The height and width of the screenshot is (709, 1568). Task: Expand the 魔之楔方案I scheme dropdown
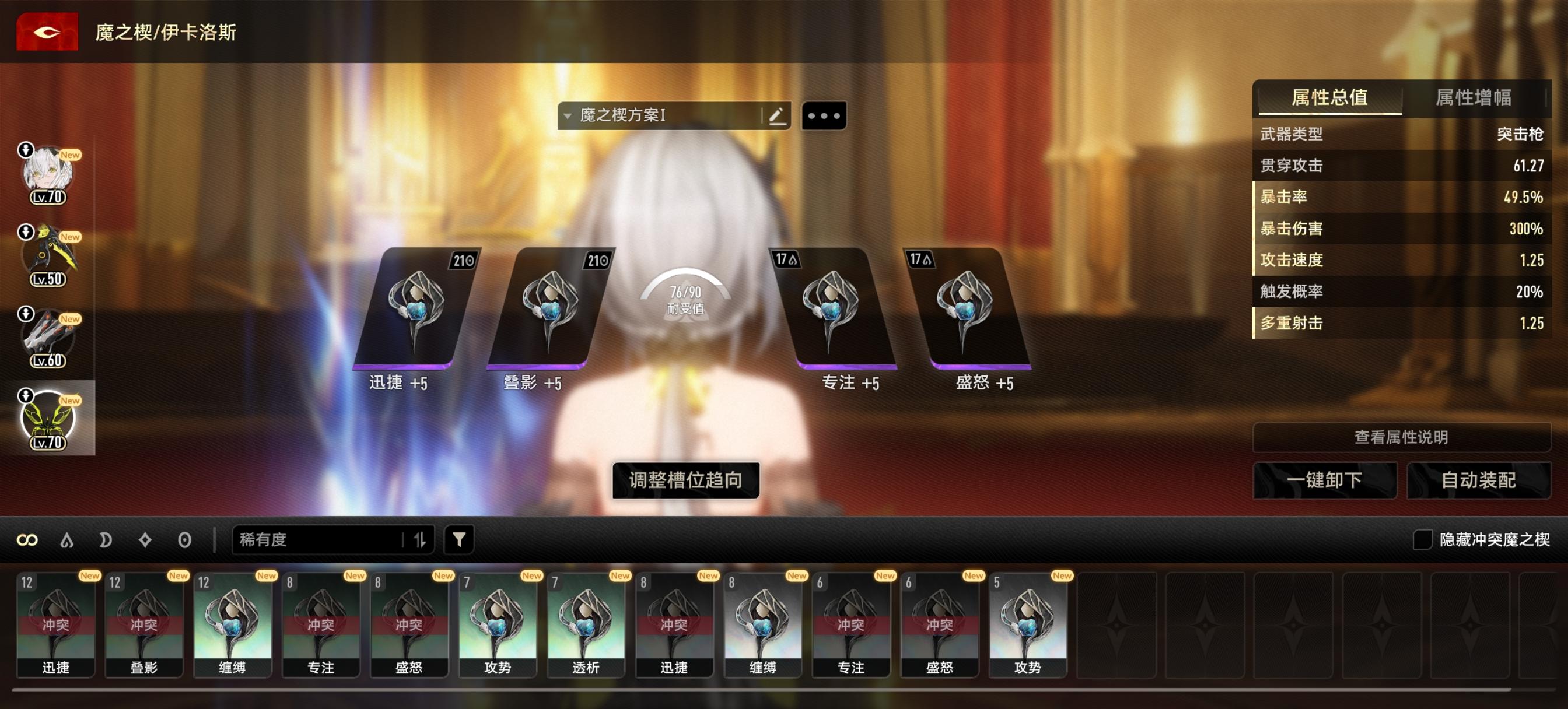tap(568, 115)
